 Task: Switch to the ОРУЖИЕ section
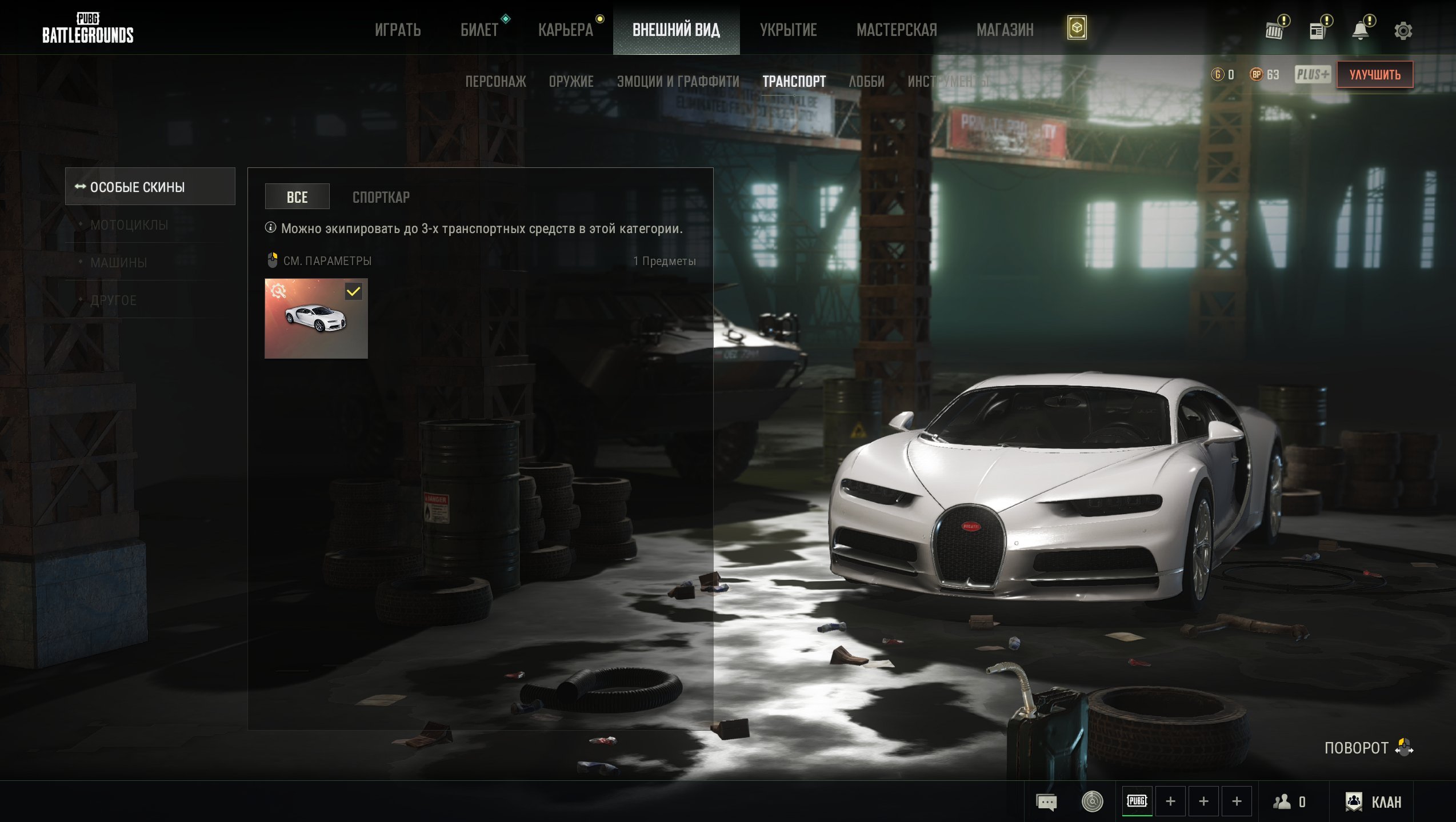(x=571, y=82)
